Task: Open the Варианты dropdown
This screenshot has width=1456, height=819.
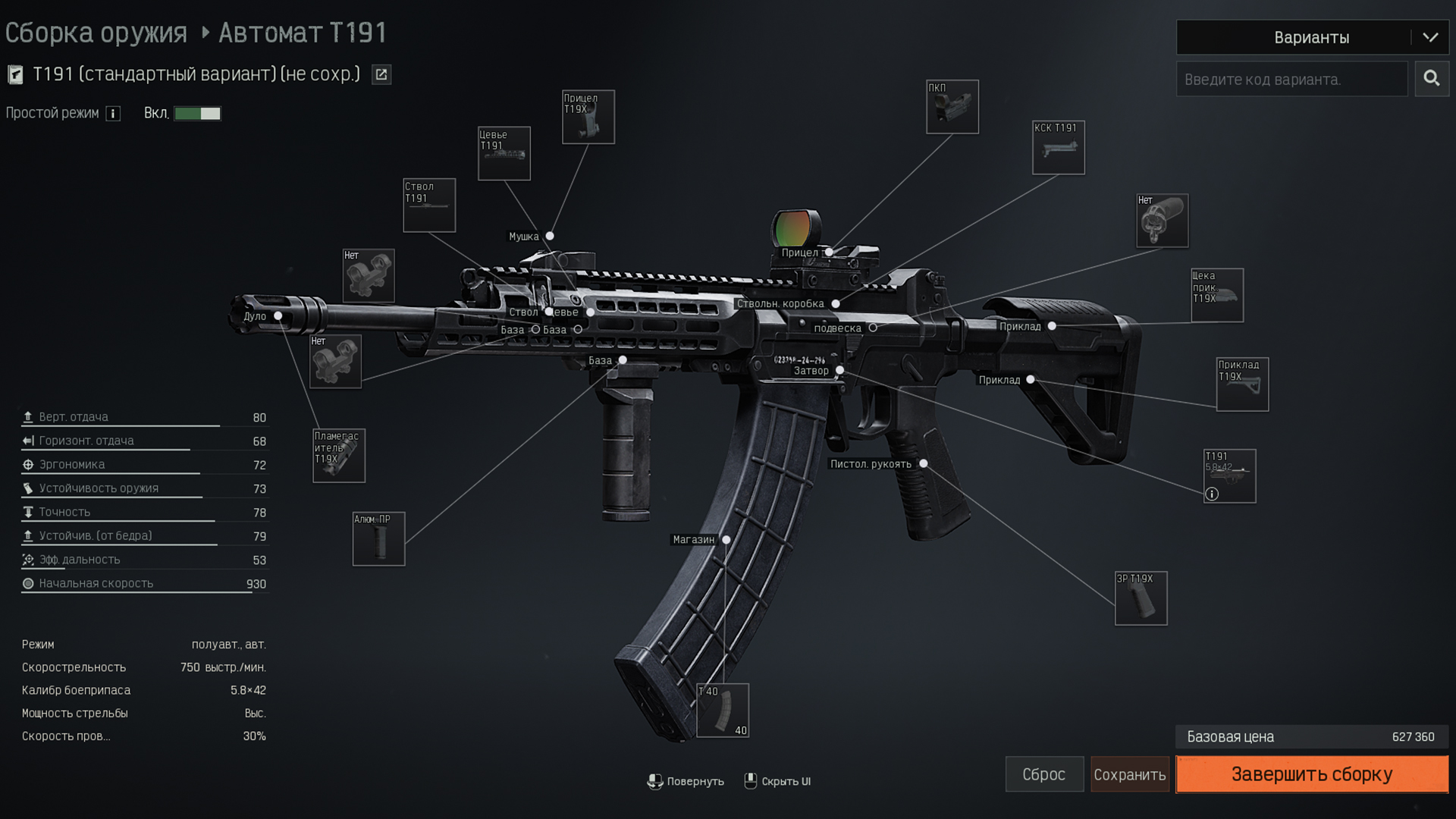Action: pyautogui.click(x=1312, y=37)
